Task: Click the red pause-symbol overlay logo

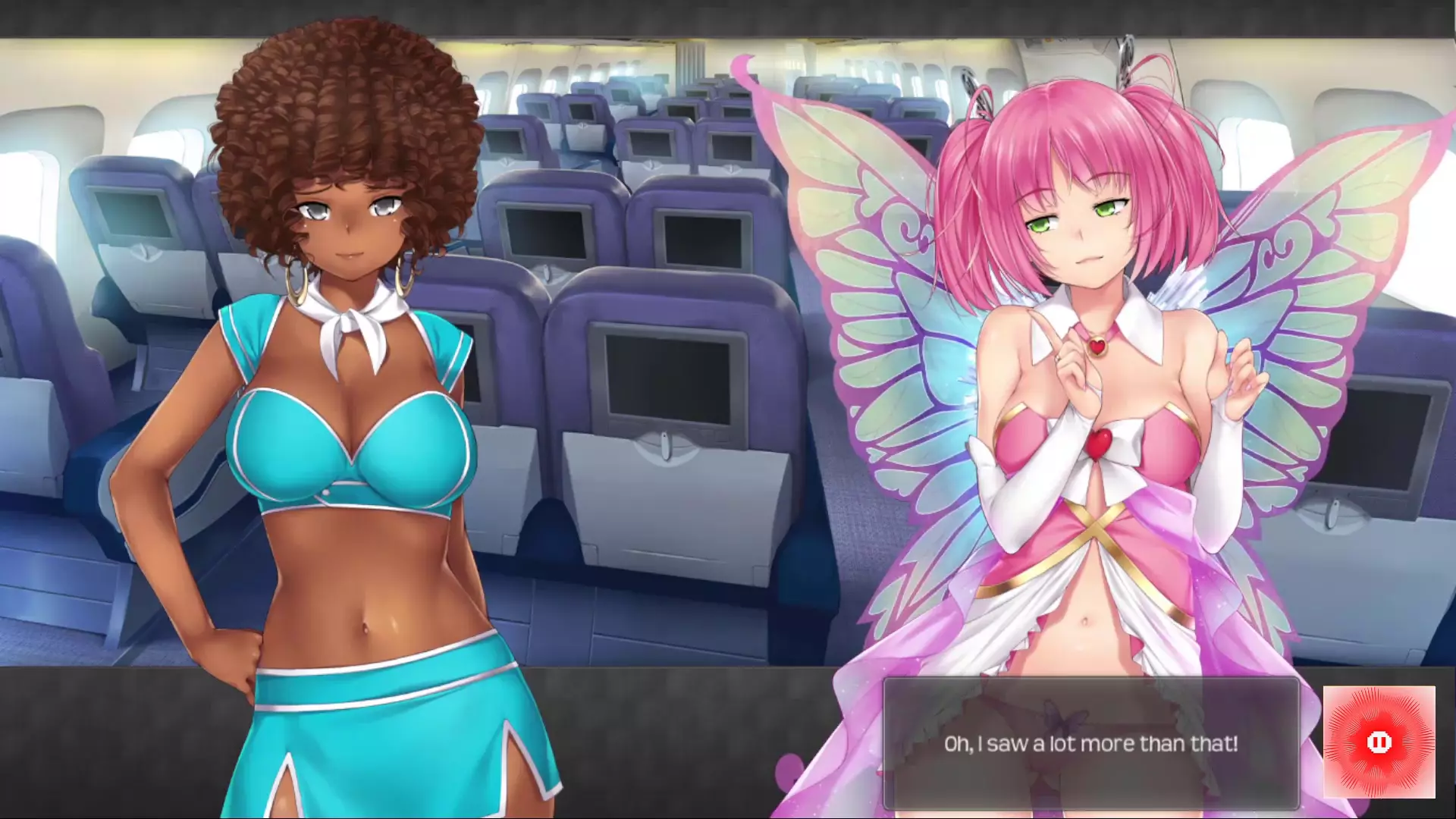Action: tap(1379, 742)
